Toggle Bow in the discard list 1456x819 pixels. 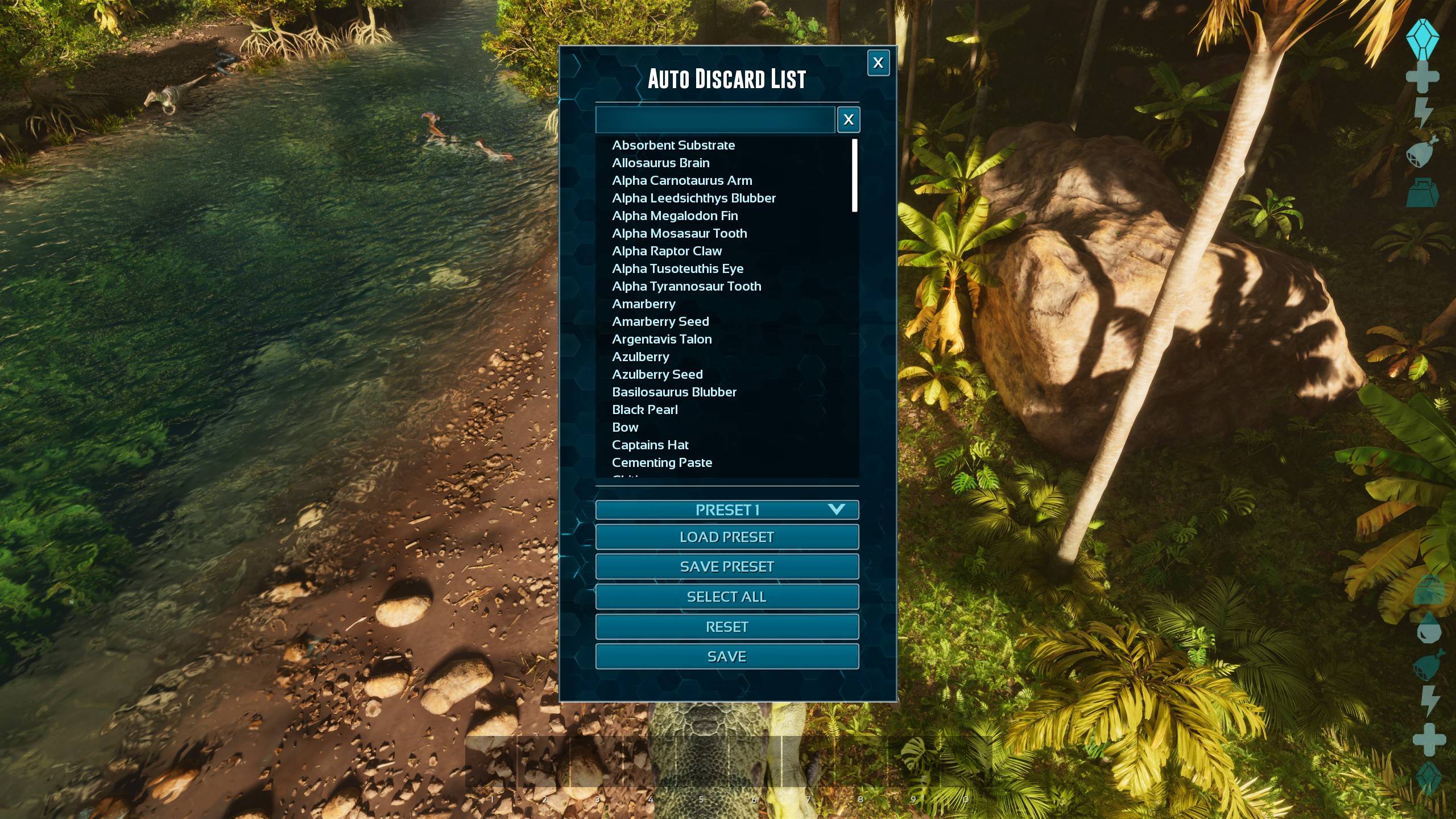tap(625, 427)
